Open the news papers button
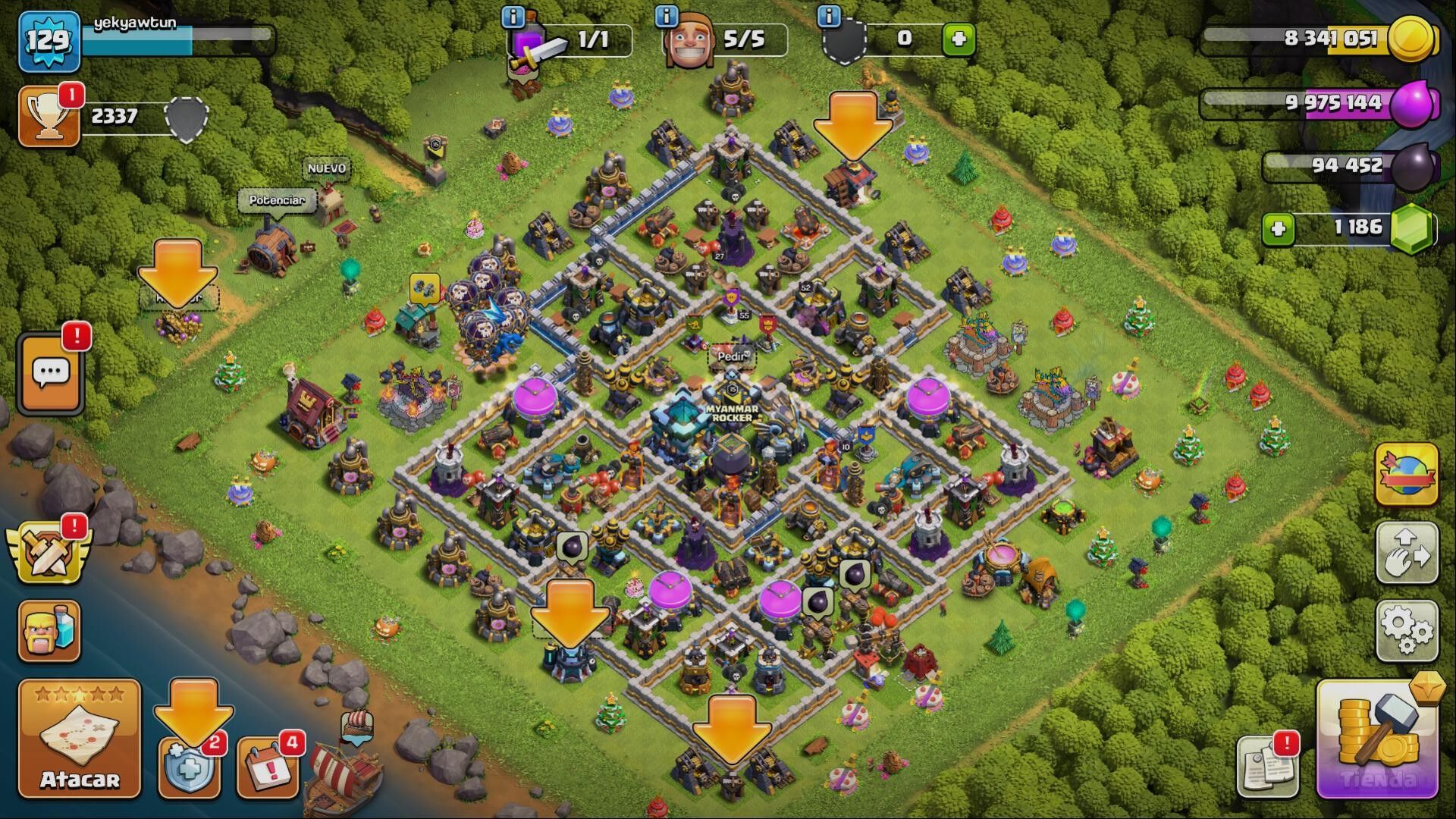This screenshot has height=819, width=1456. coord(1266,766)
